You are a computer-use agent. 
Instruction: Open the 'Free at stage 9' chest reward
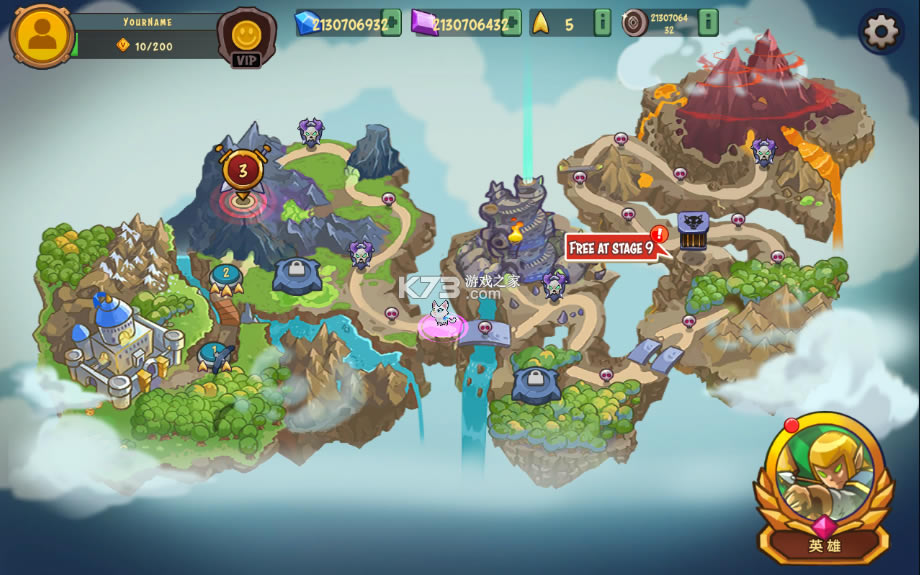[693, 231]
